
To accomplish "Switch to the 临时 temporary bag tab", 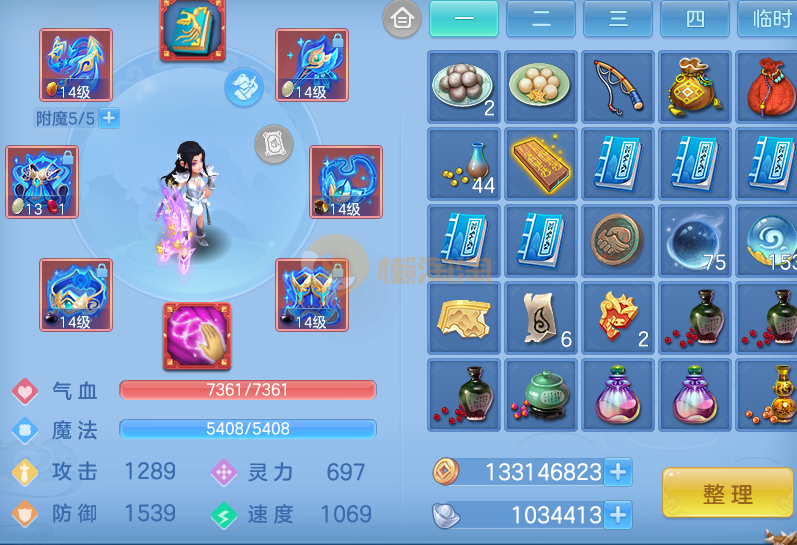I will (768, 18).
